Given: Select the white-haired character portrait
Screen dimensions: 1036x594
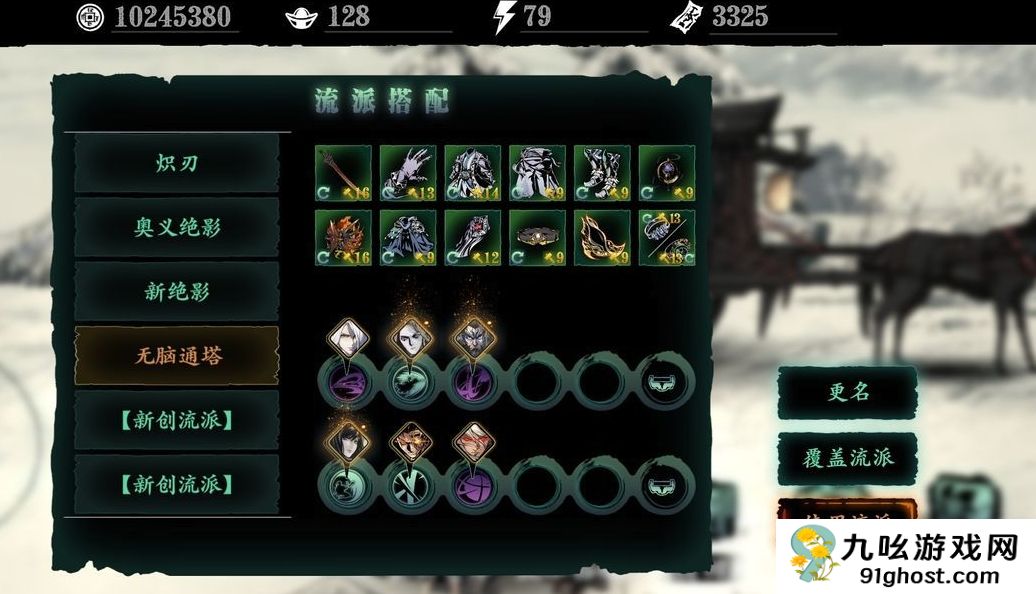Looking at the screenshot, I should tap(345, 339).
